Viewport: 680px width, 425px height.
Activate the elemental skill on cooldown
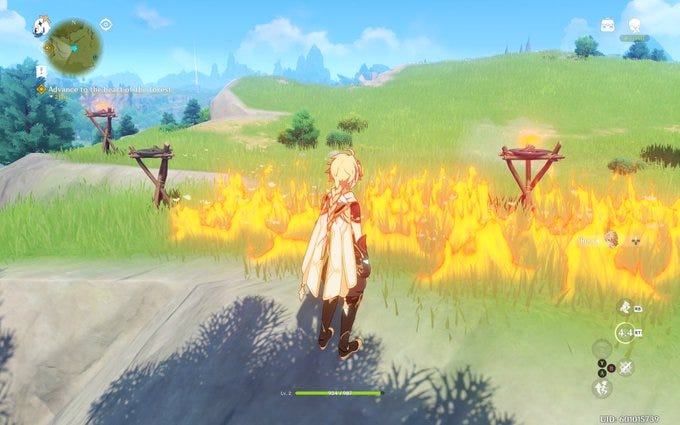pyautogui.click(x=624, y=334)
